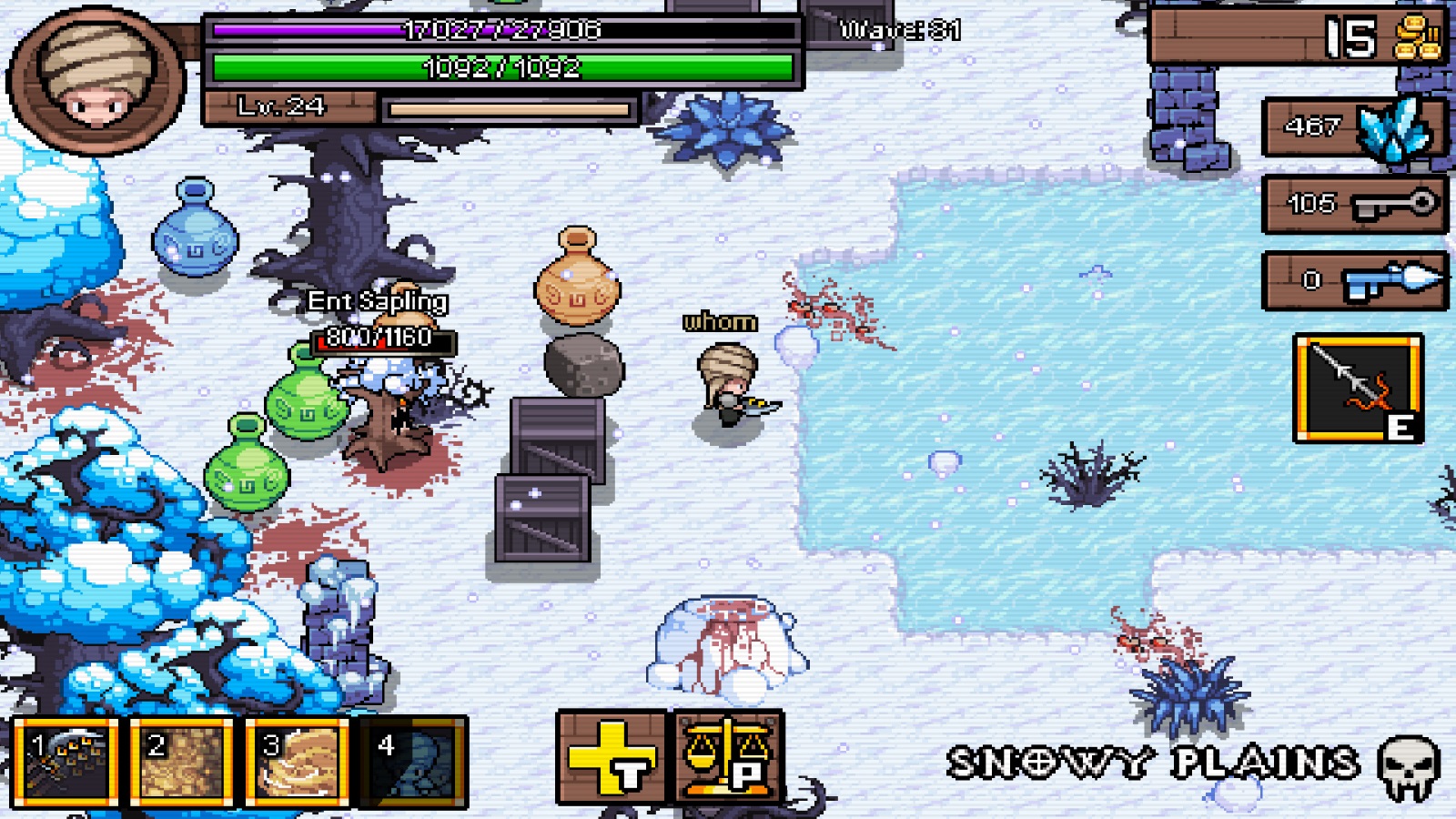Click the grey key counter panel

pos(1354,204)
